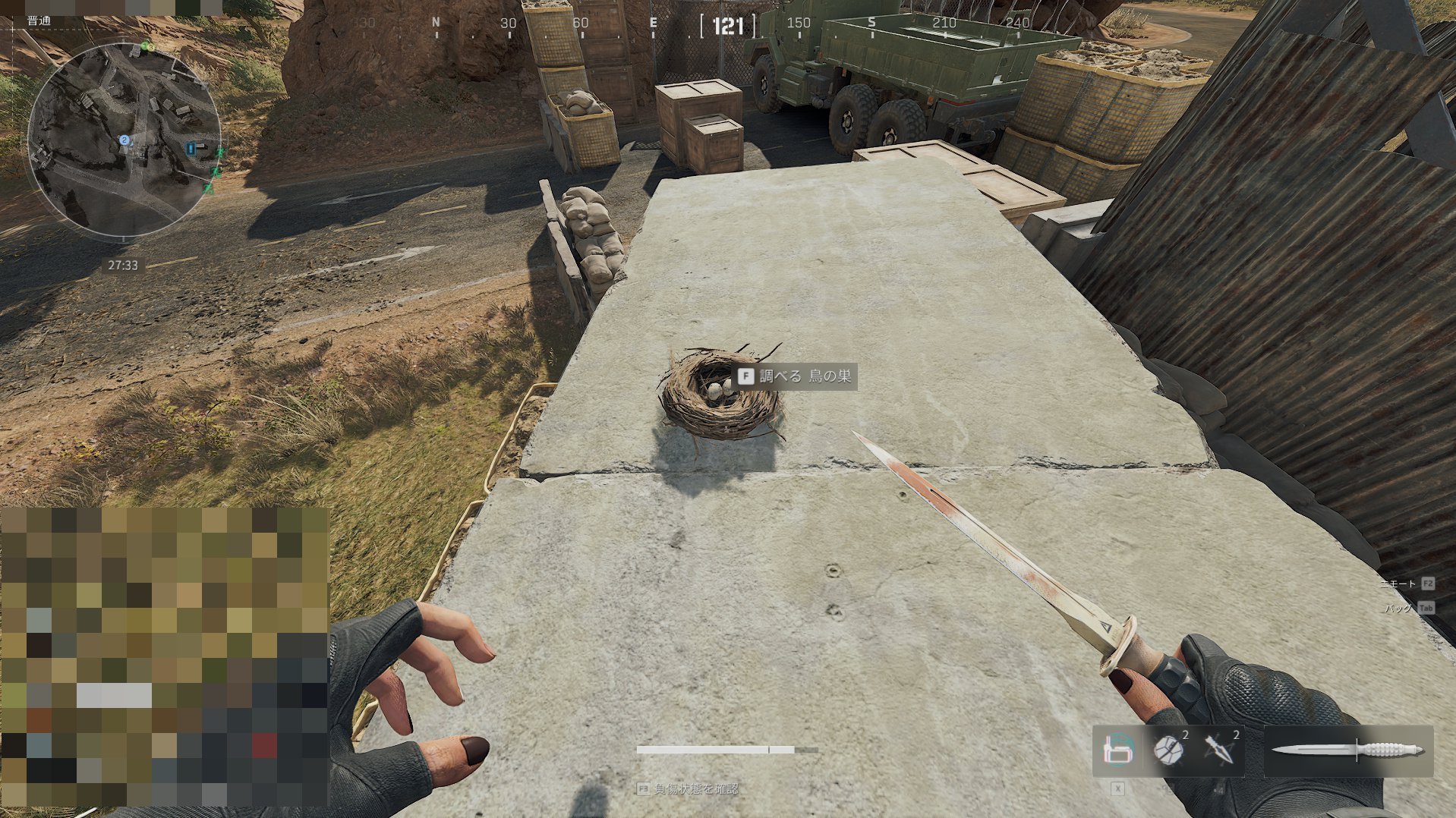Click the 晋通 server label top-left
The height and width of the screenshot is (818, 1456).
click(x=39, y=21)
